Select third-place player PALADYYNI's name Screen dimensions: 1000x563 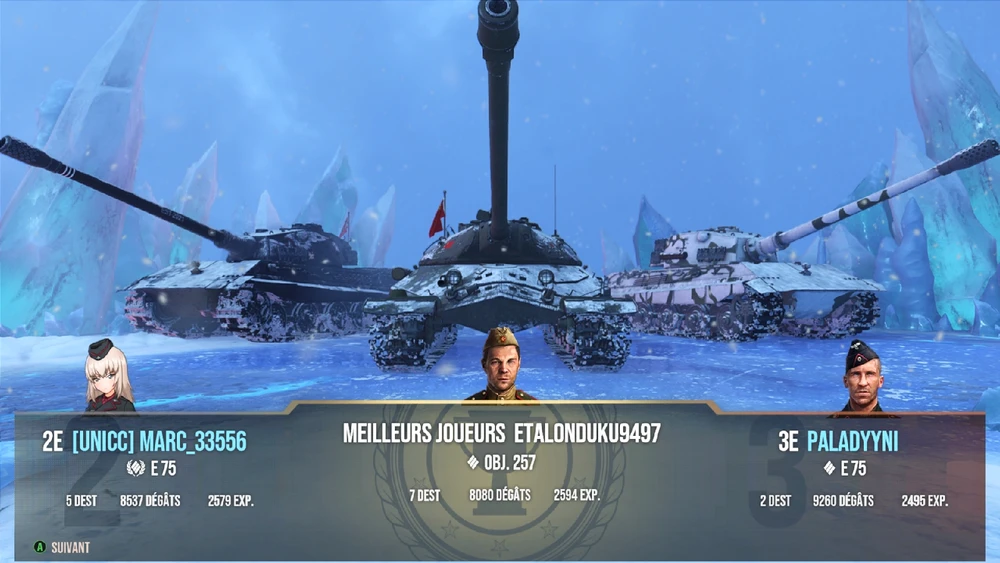point(851,441)
